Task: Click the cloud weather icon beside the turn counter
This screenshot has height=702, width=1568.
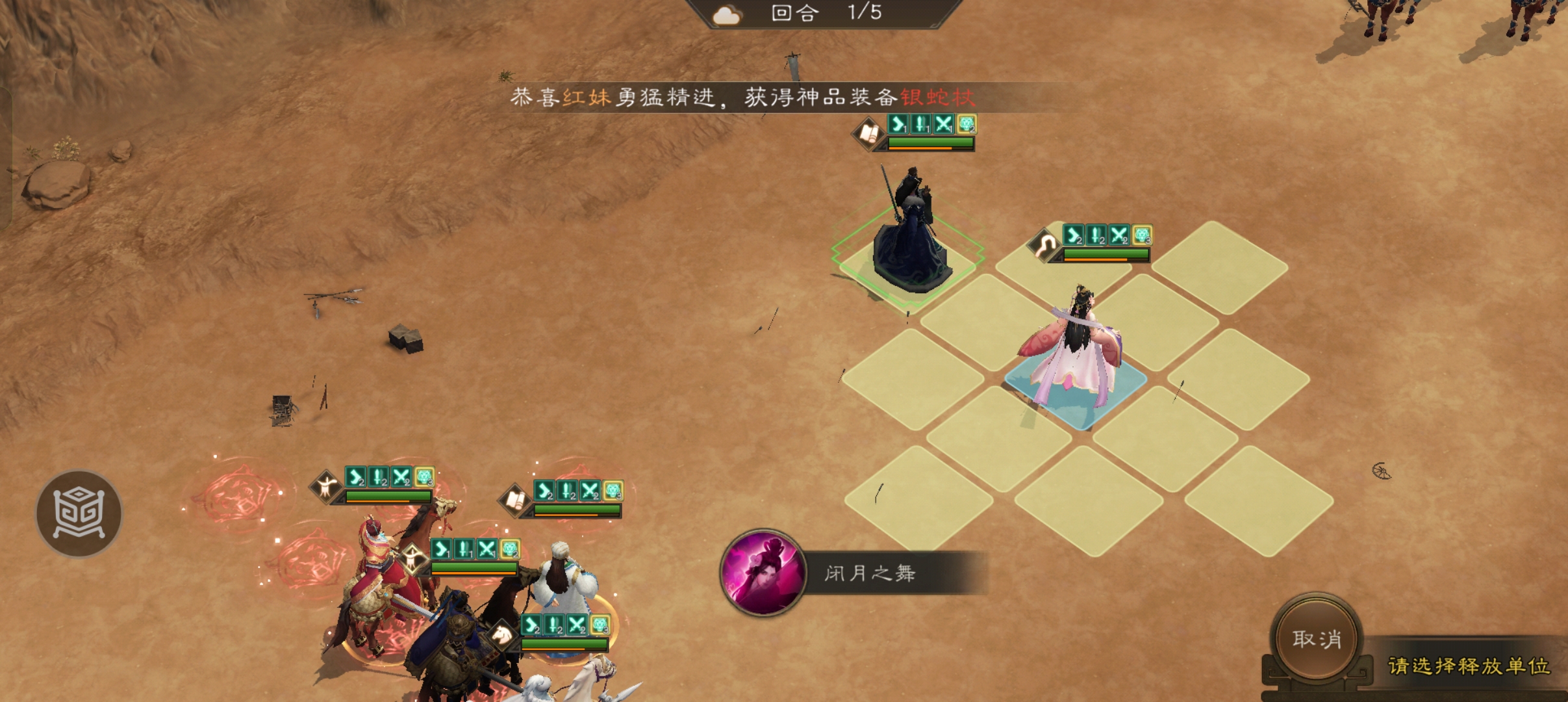Action: click(726, 14)
